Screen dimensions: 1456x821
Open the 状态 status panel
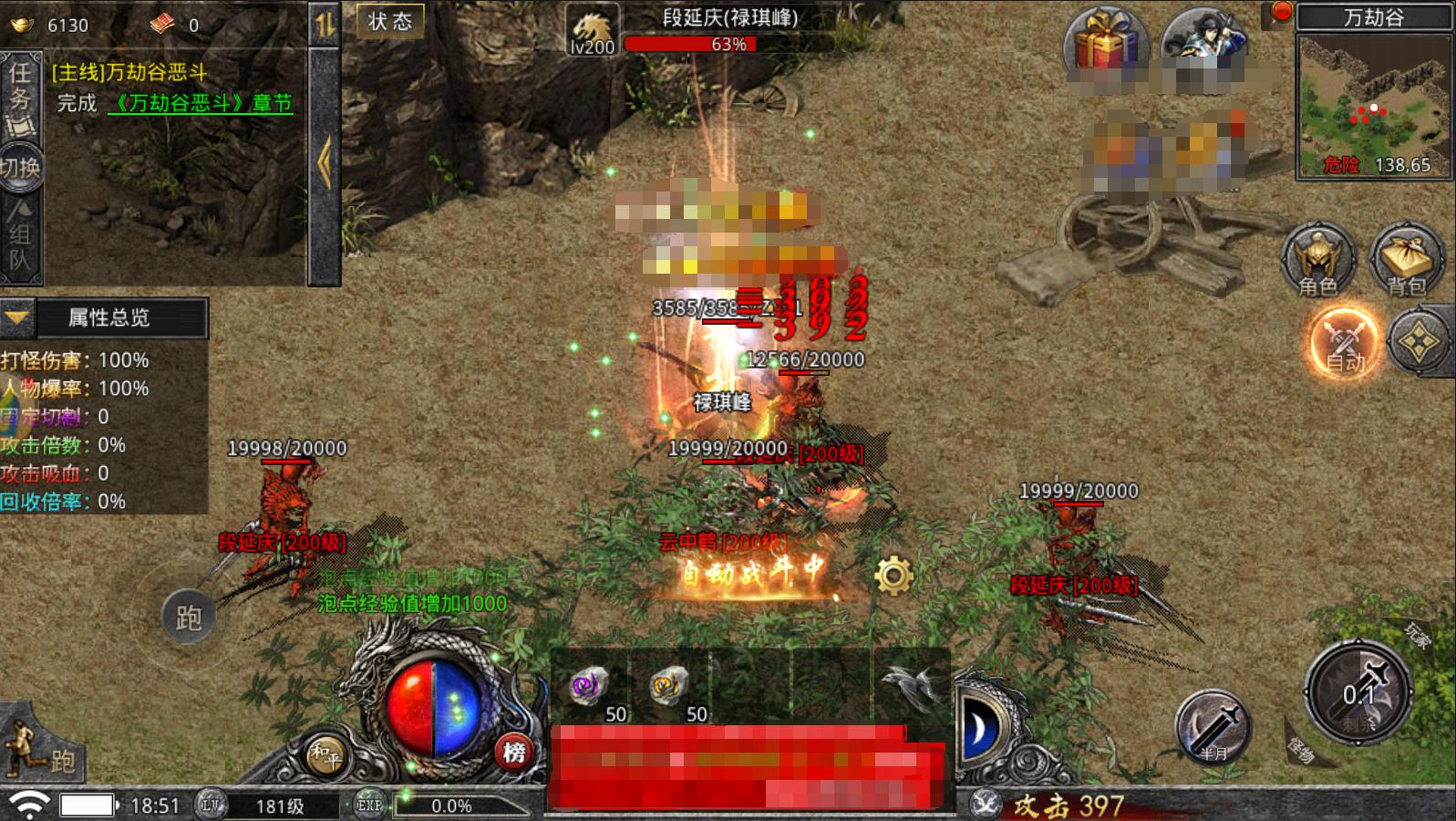coord(389,22)
